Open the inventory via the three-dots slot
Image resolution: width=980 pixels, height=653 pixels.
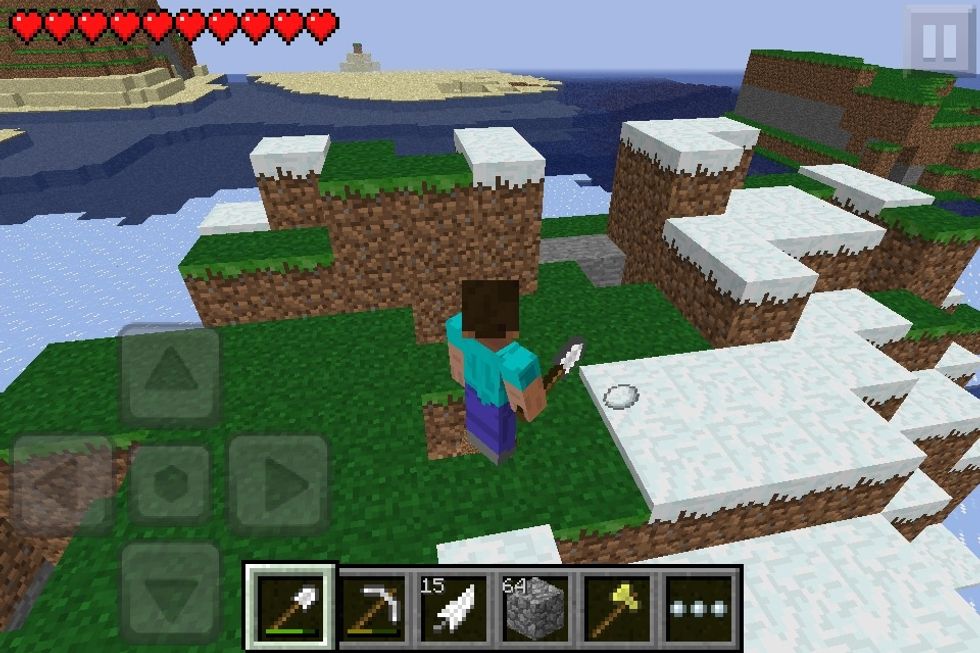698,607
